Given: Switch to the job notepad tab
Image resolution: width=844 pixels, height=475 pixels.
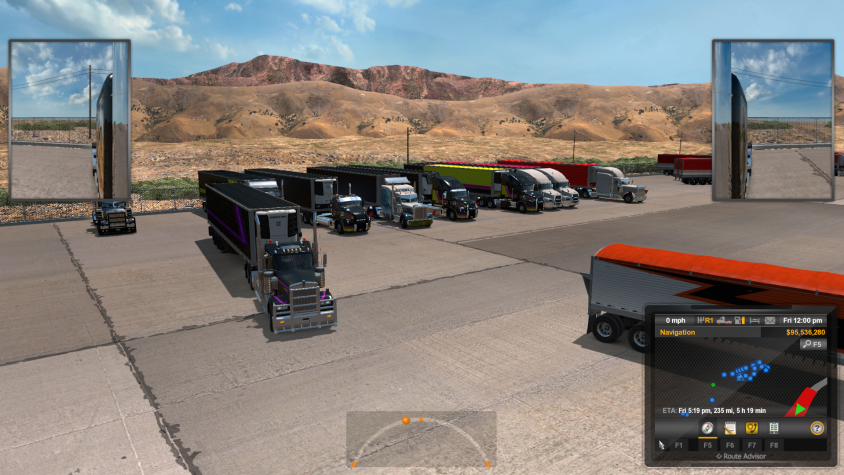Looking at the screenshot, I should [x=730, y=428].
